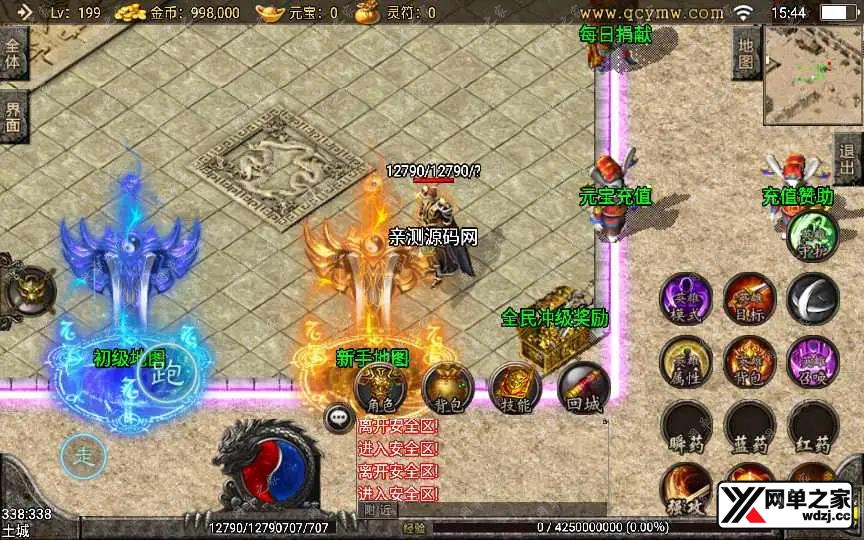864x540 pixels.
Task: Open the 地图 map button
Action: pos(745,50)
